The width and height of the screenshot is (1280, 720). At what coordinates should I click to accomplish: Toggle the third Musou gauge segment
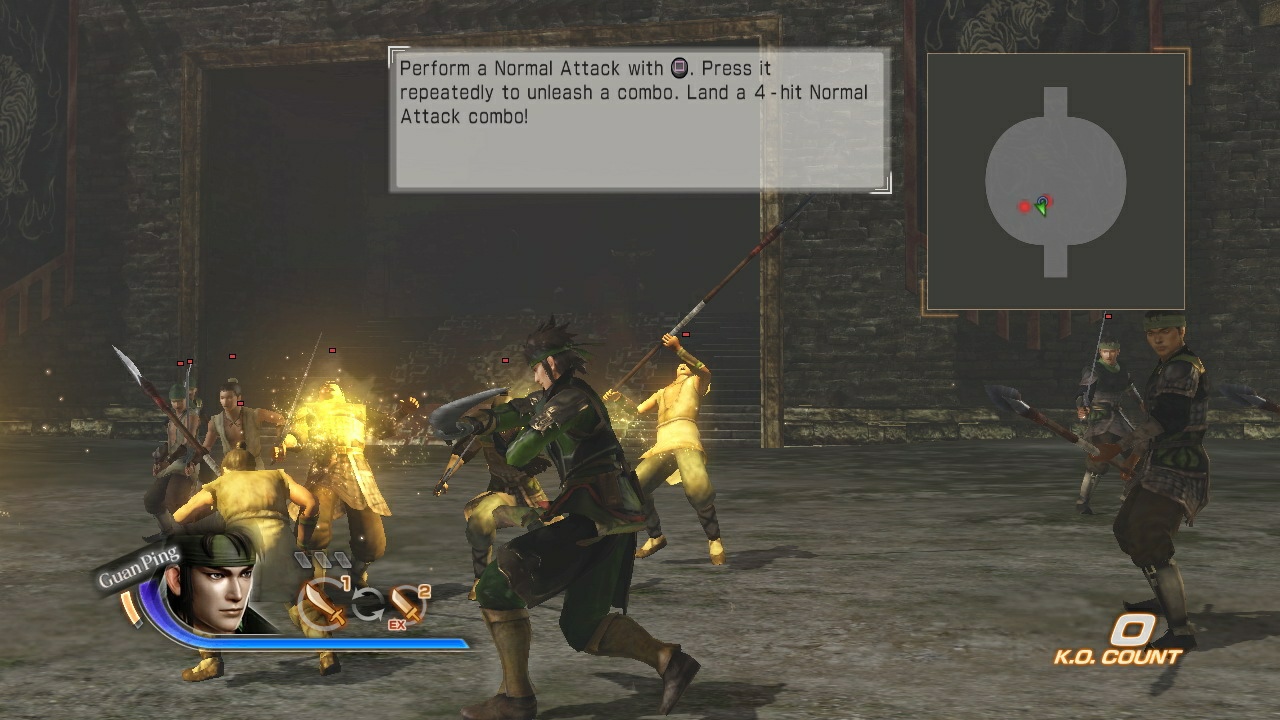point(344,559)
